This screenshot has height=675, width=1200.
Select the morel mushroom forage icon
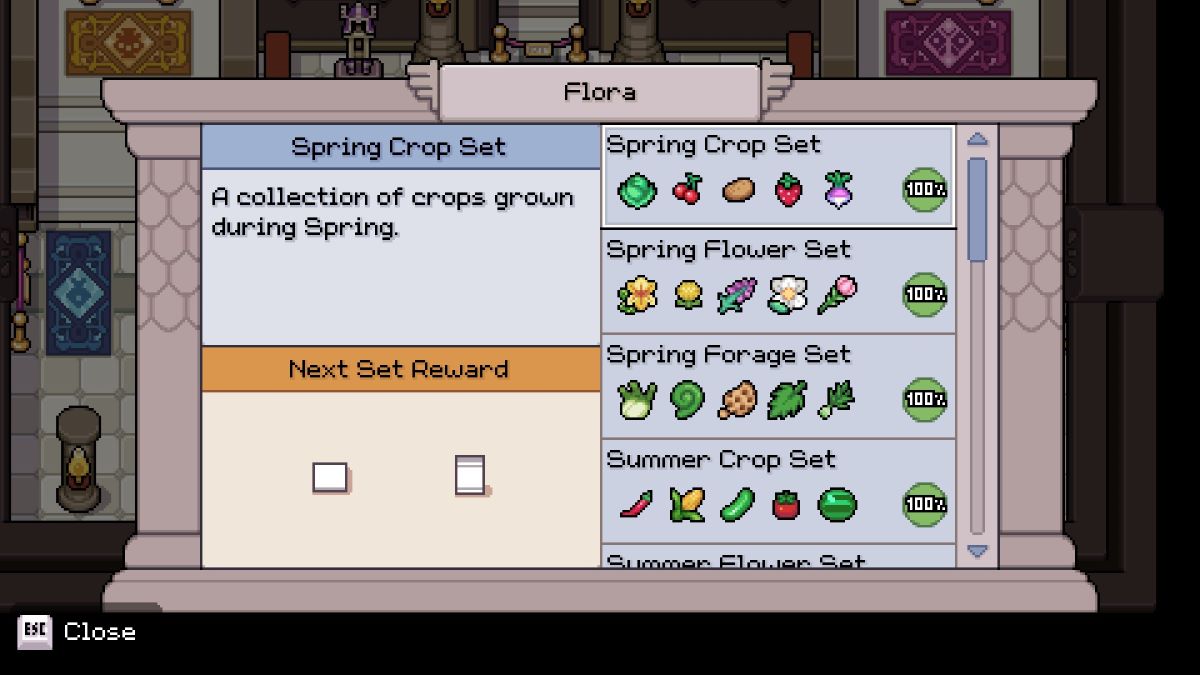pos(738,400)
